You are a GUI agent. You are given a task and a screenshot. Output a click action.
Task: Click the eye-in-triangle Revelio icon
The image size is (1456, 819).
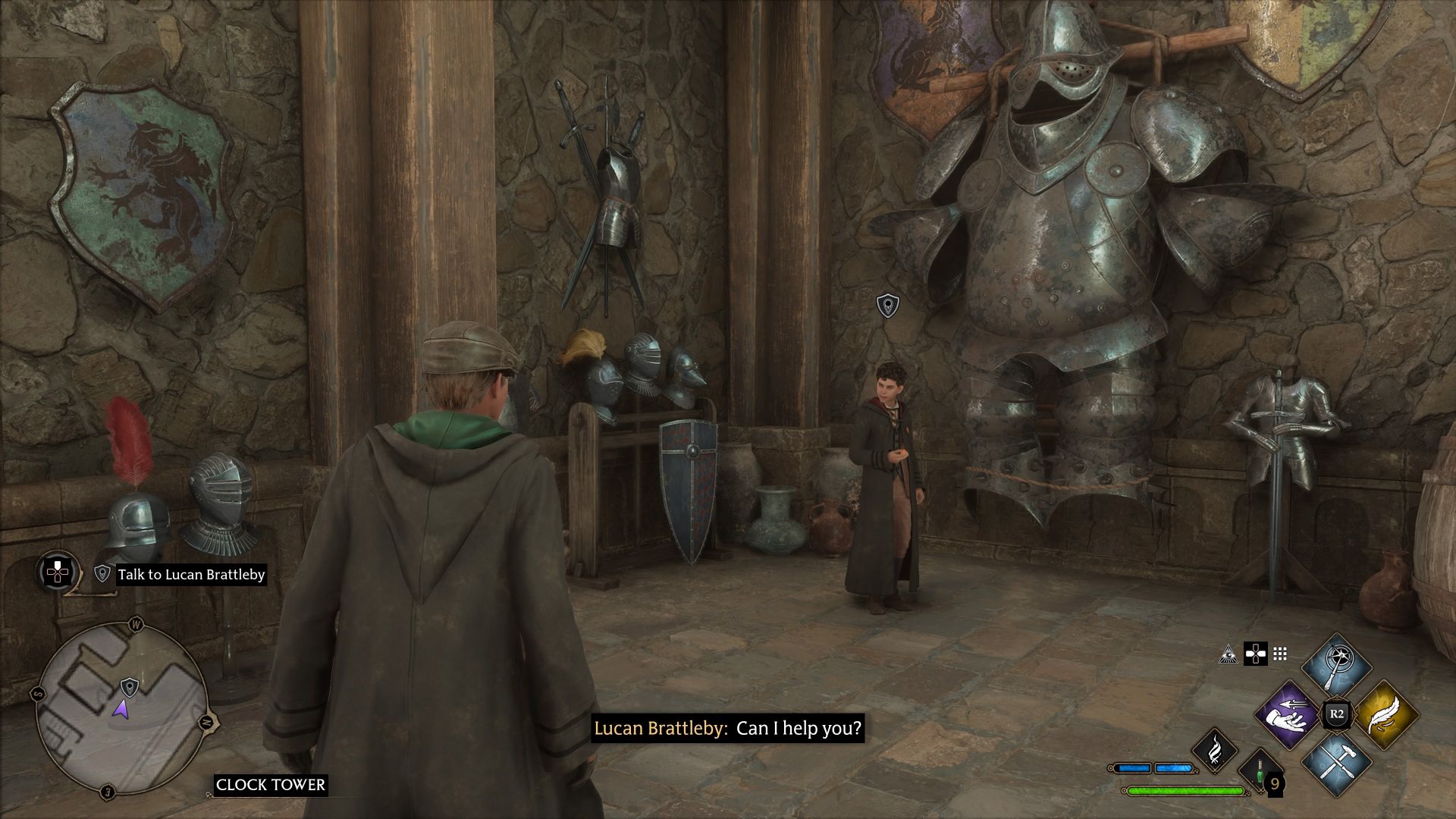click(x=1228, y=654)
